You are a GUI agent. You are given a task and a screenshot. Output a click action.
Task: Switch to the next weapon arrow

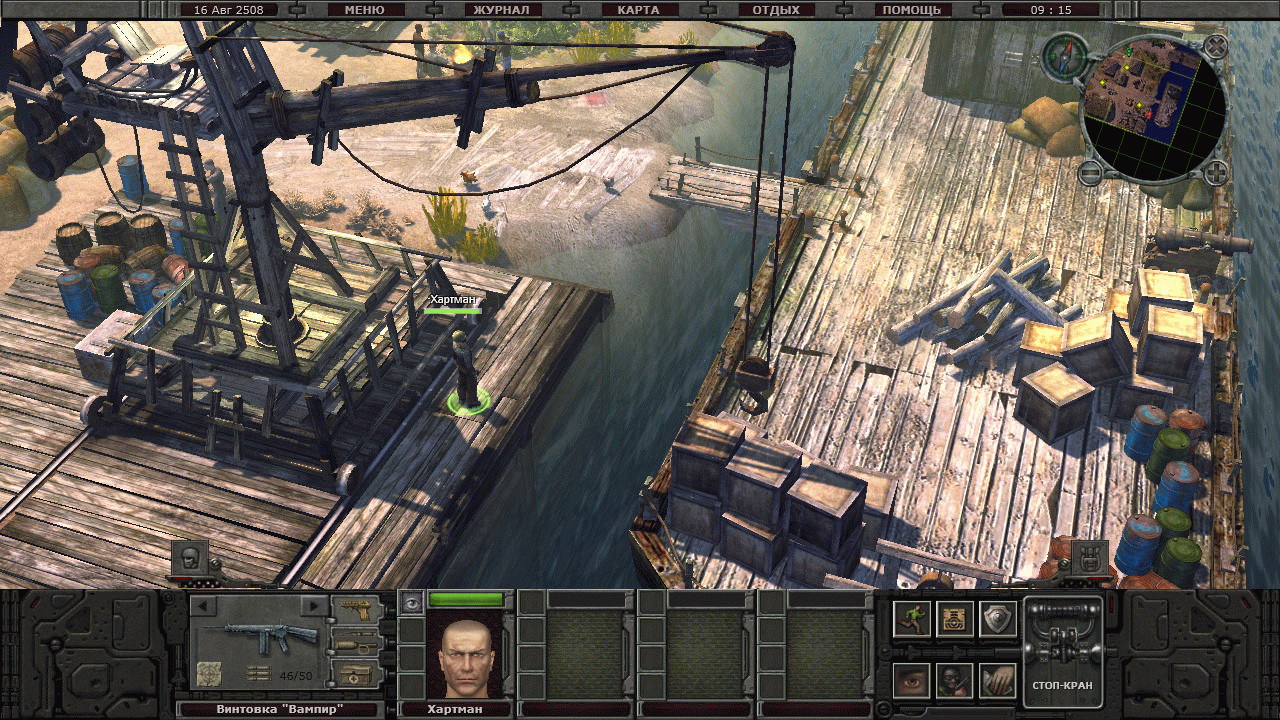(x=314, y=606)
